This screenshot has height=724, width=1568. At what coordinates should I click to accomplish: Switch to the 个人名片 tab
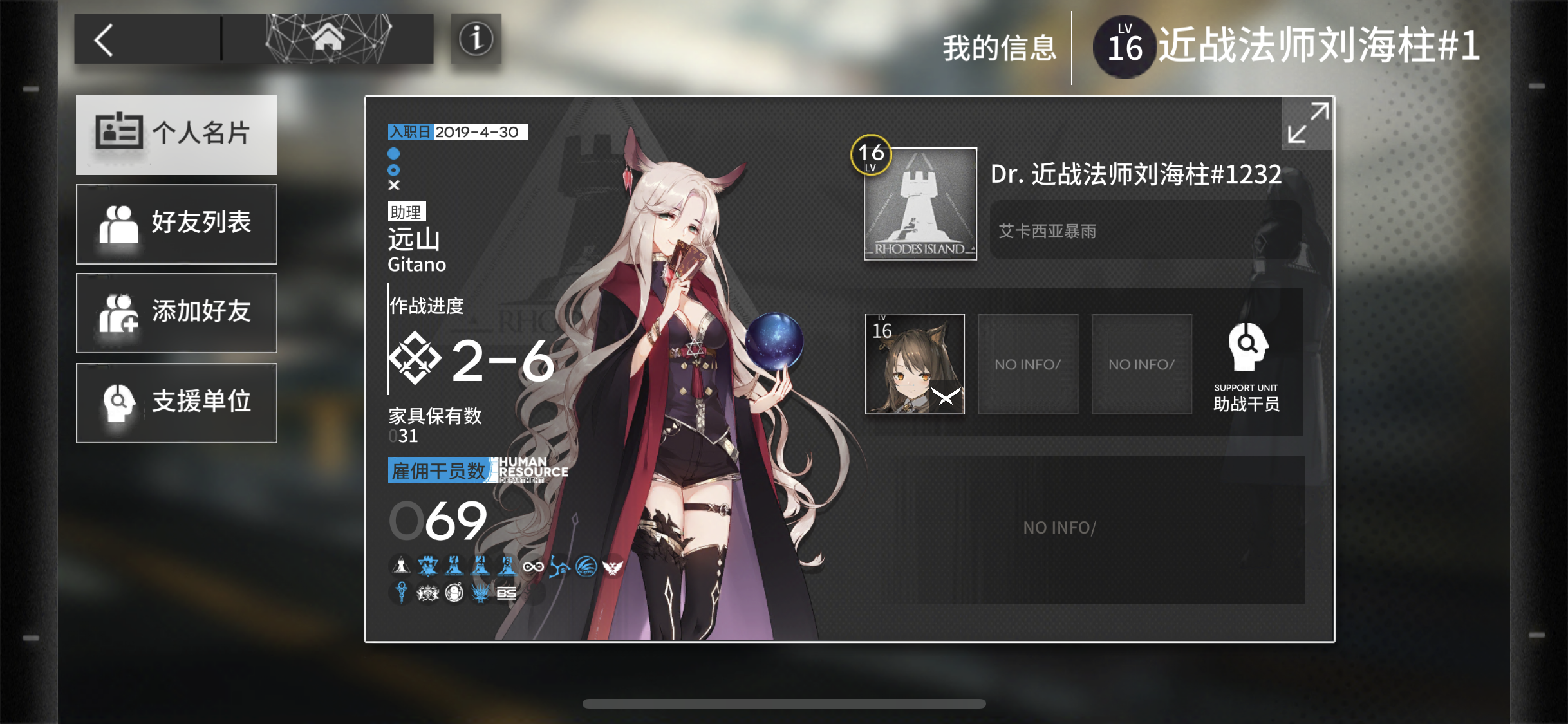point(176,134)
